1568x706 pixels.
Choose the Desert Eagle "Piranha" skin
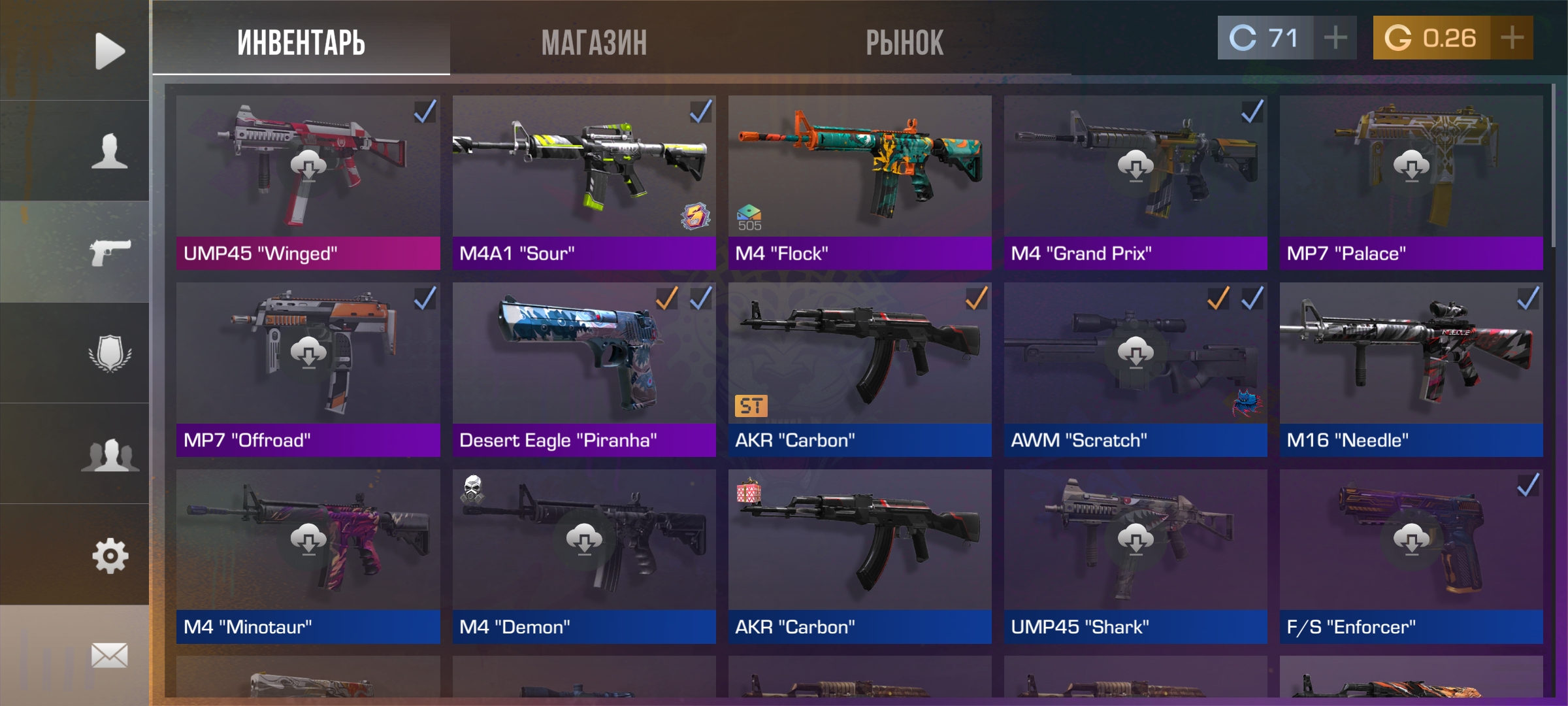point(584,369)
